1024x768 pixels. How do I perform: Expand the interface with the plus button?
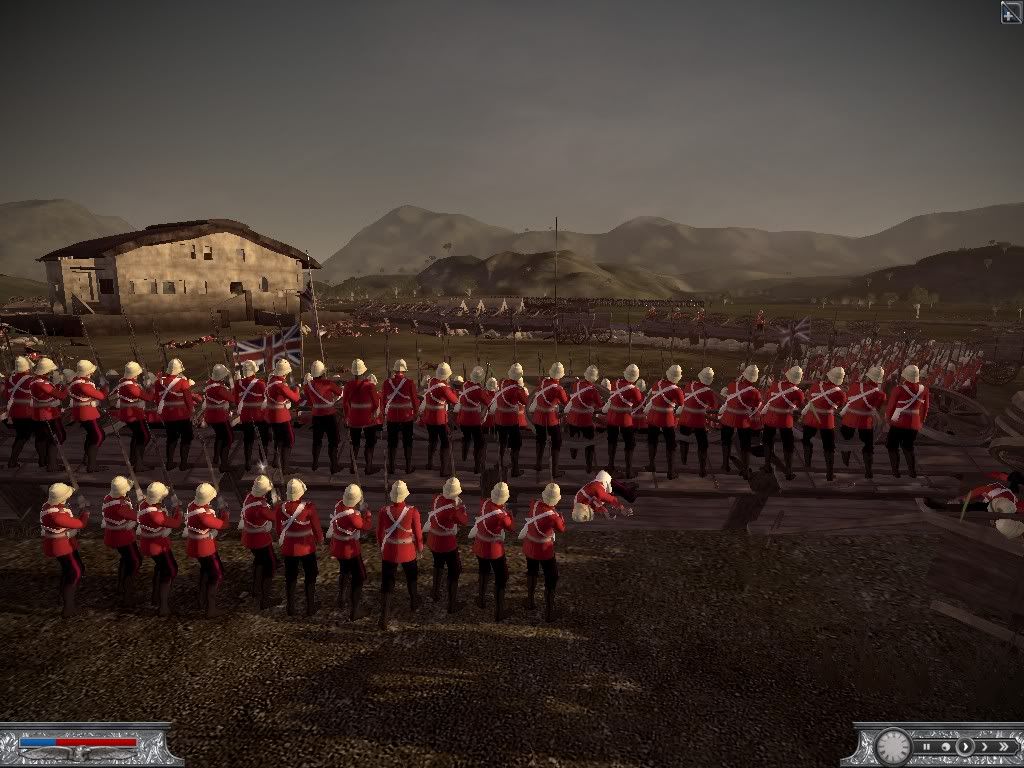point(1011,12)
